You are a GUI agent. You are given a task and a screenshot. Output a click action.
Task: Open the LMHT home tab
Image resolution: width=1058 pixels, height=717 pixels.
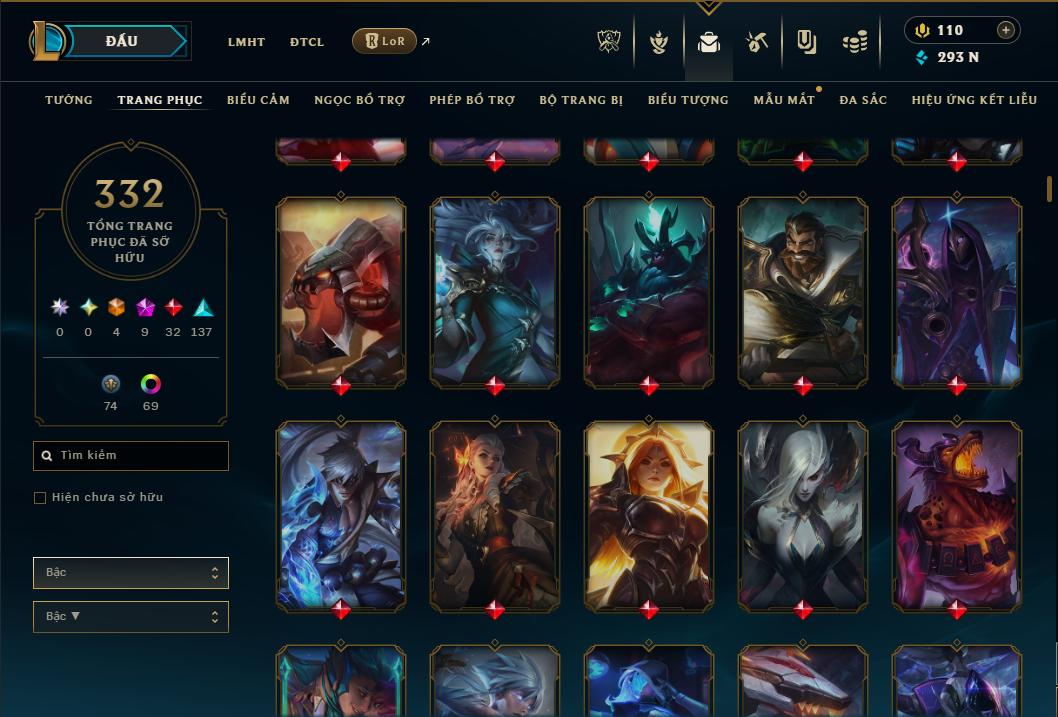(x=246, y=42)
